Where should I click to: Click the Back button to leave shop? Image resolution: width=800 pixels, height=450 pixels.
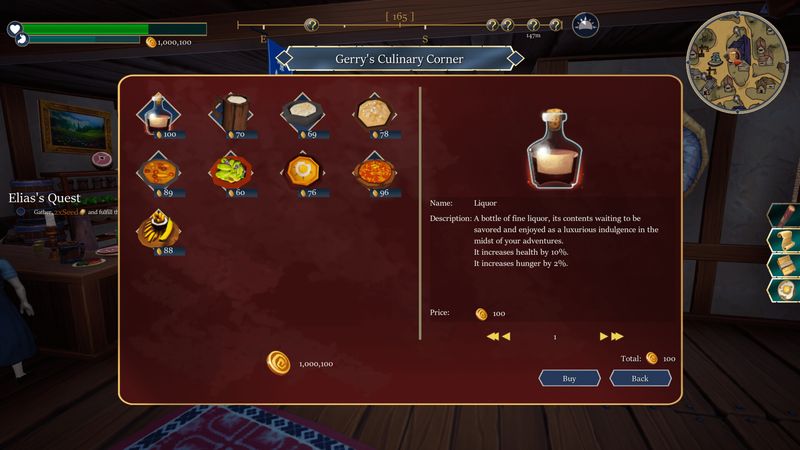pos(640,378)
